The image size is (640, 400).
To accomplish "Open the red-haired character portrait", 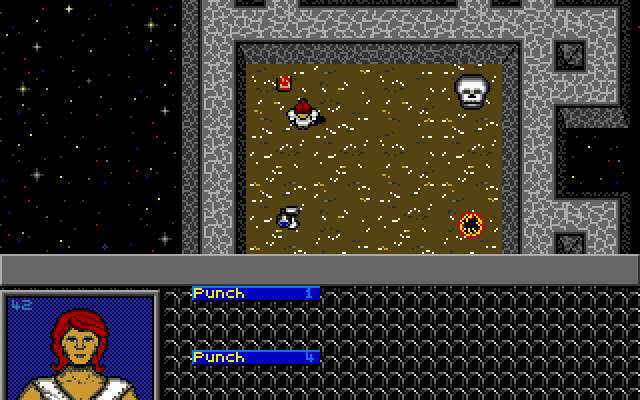I will 80,347.
